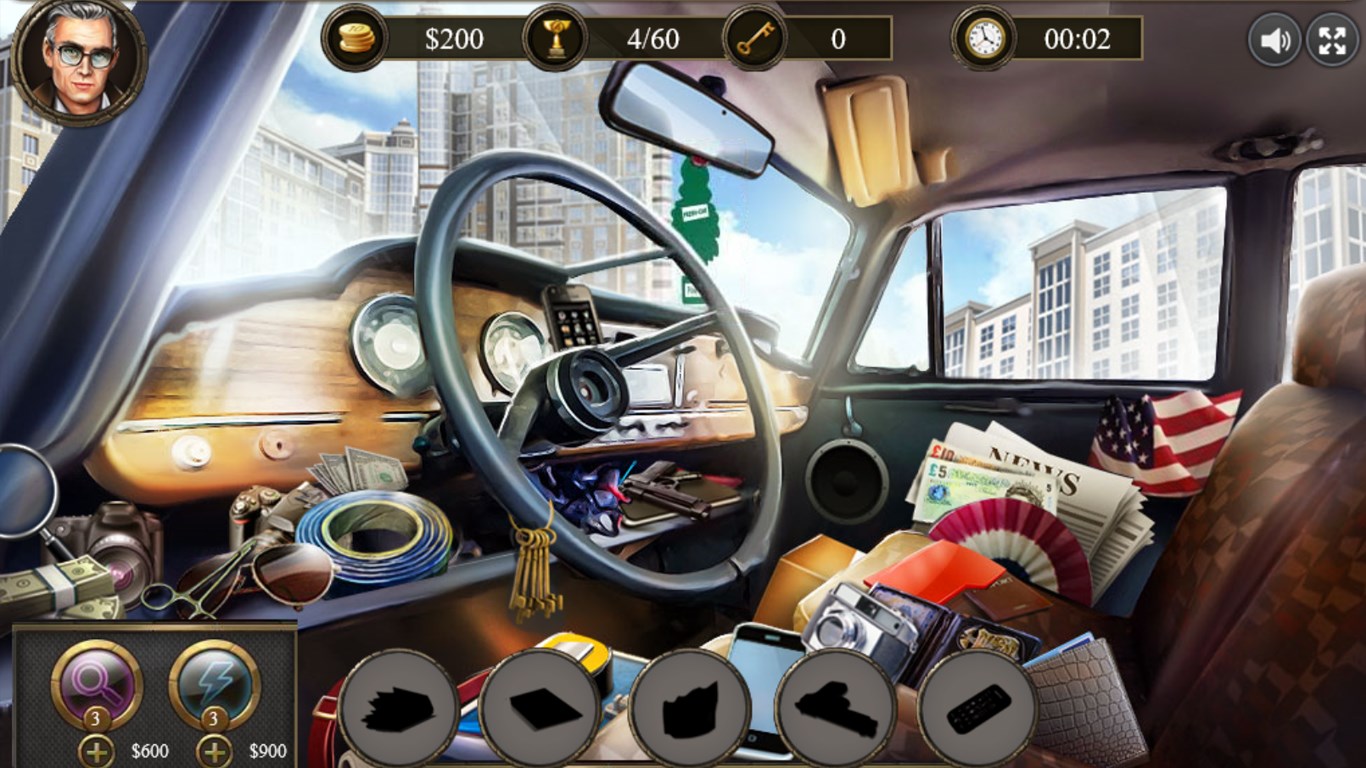This screenshot has width=1366, height=768.
Task: Click the detective portrait avatar
Action: [81, 60]
